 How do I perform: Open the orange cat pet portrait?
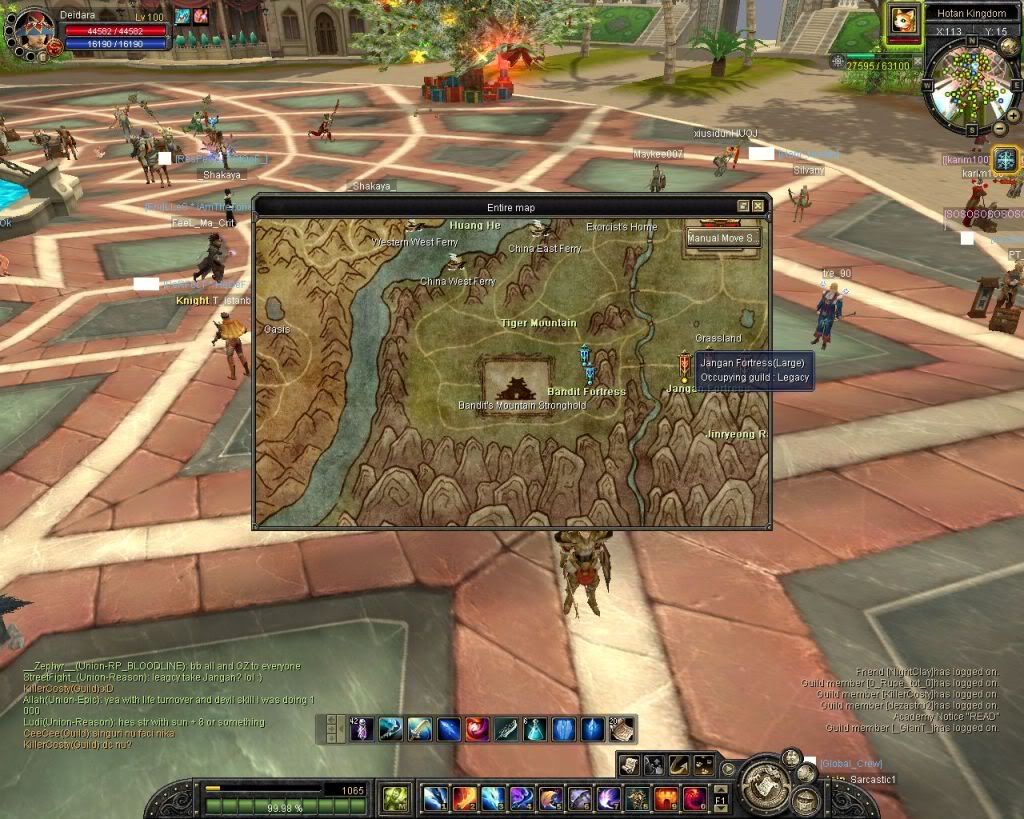coord(903,20)
